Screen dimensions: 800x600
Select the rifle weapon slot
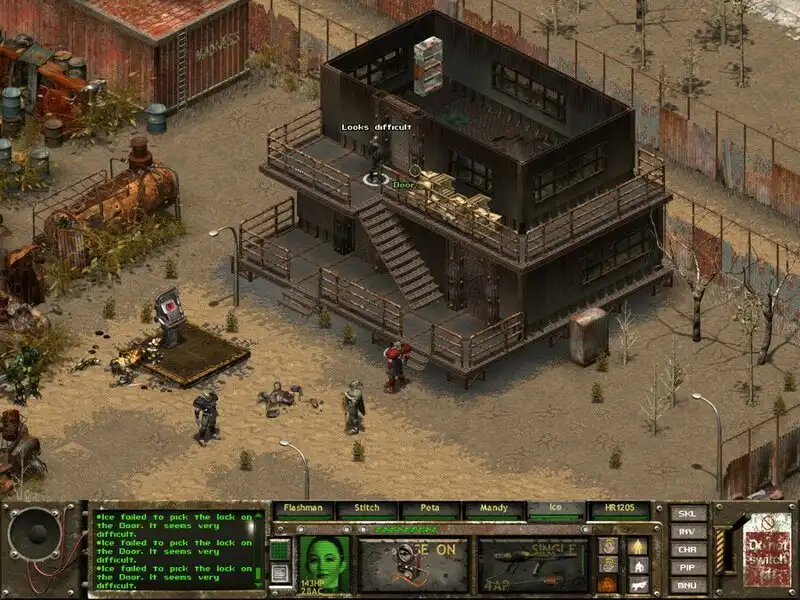(x=532, y=565)
